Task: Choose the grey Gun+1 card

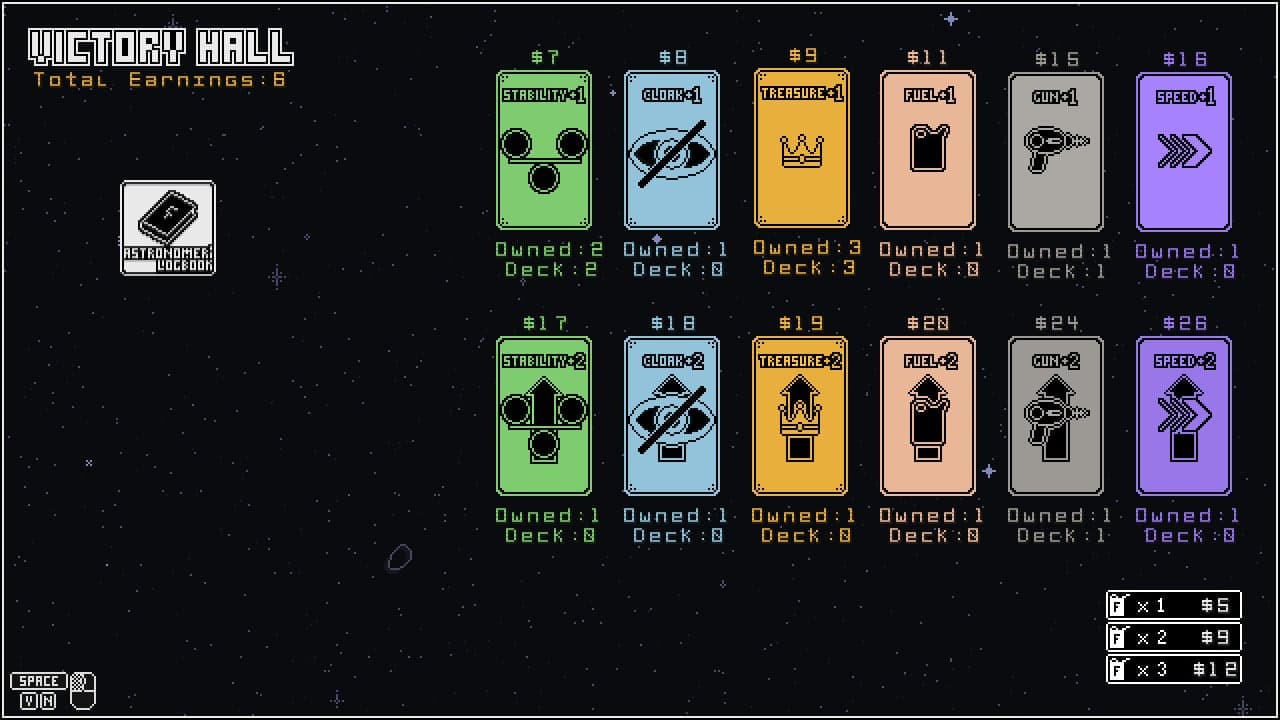Action: pyautogui.click(x=1056, y=151)
